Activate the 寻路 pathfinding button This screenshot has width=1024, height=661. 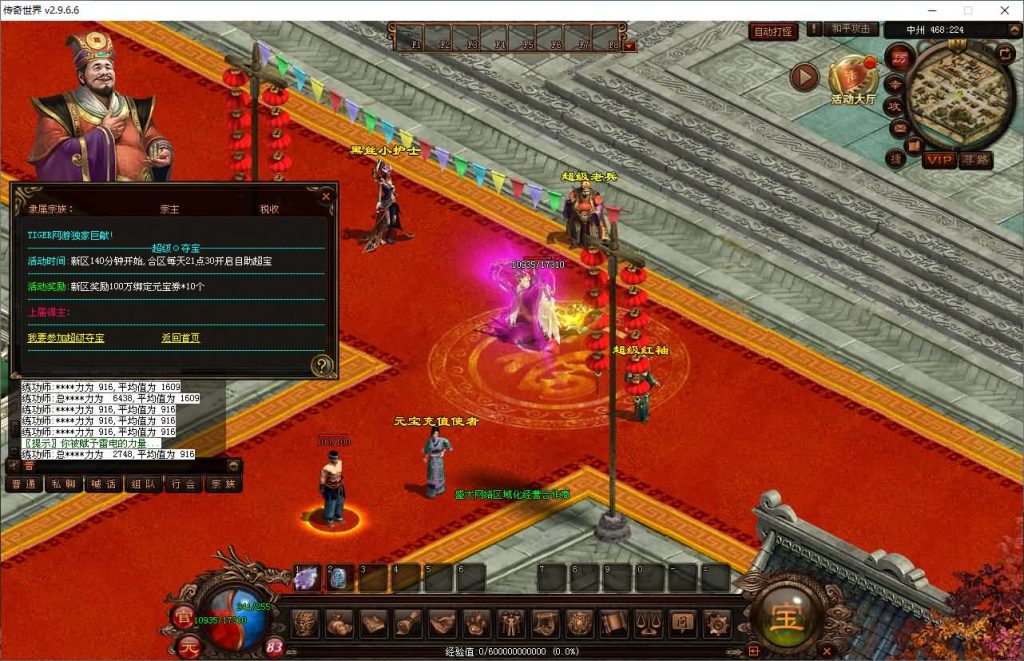(975, 160)
